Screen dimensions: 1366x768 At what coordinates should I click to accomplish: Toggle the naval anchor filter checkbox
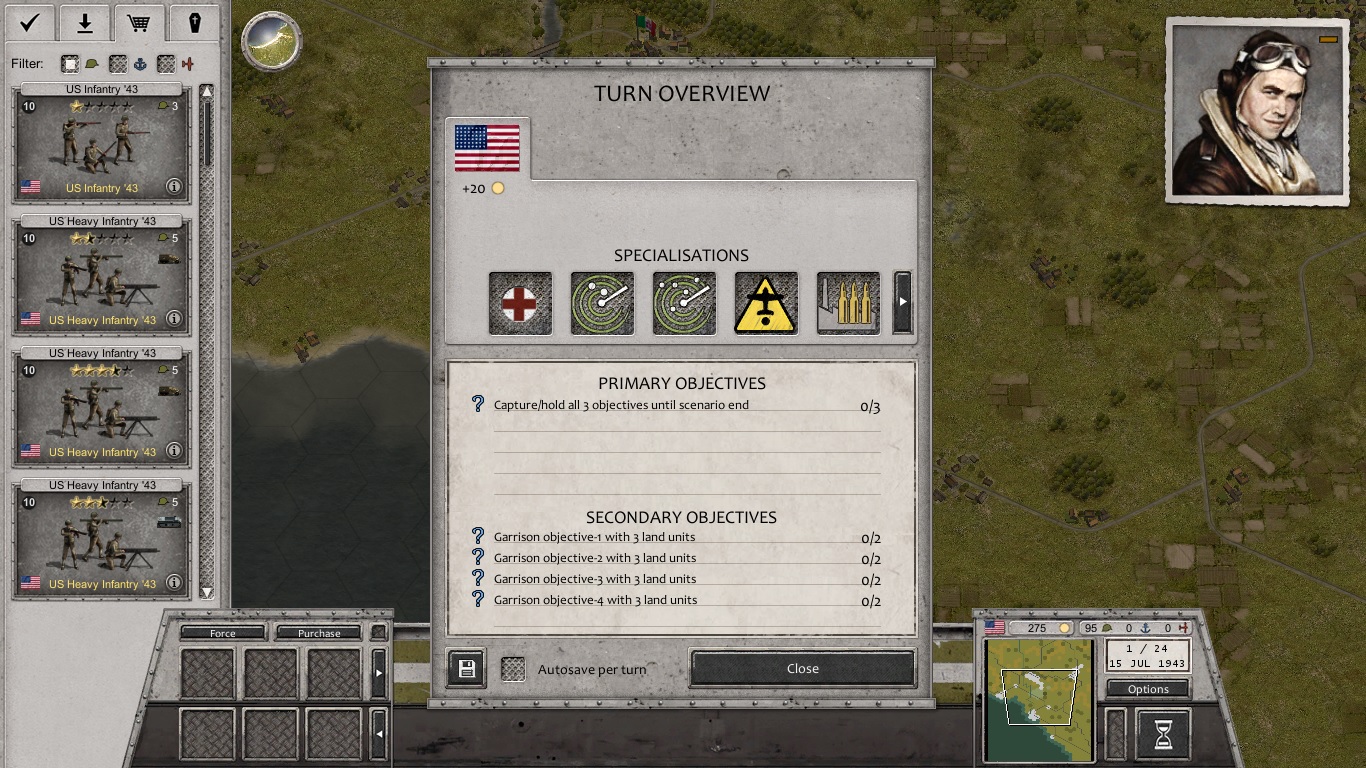coord(118,64)
